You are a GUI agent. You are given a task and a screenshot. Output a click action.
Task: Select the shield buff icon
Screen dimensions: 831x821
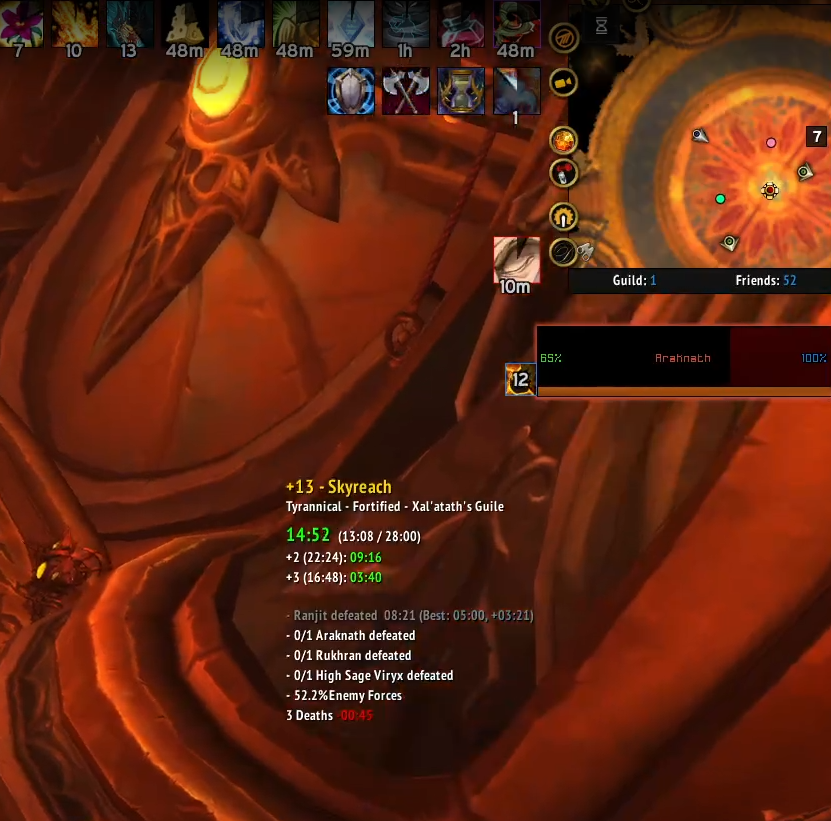coord(351,91)
